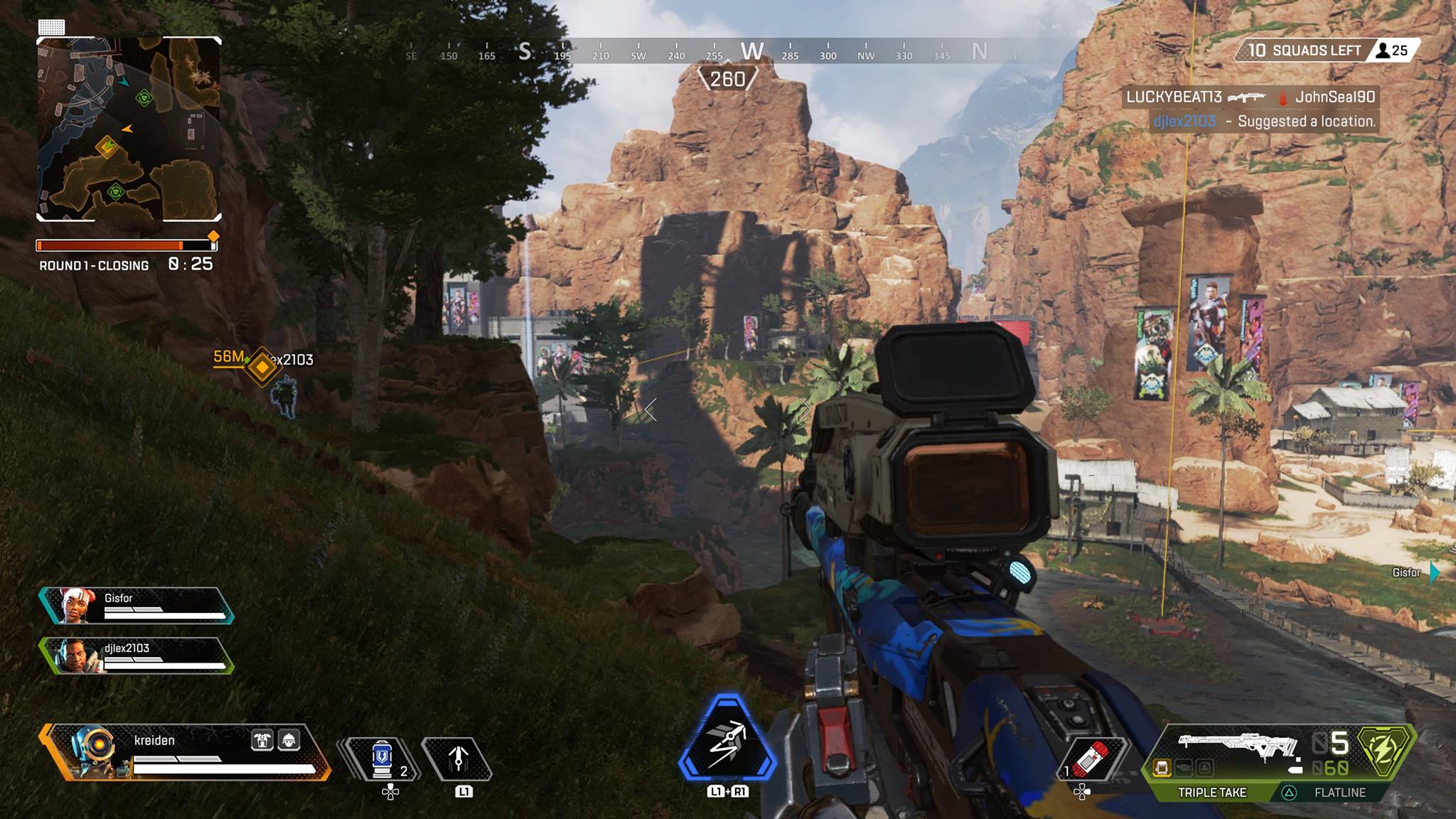Click the helmet icon beside kreiden
The height and width of the screenshot is (819, 1456).
point(289,740)
